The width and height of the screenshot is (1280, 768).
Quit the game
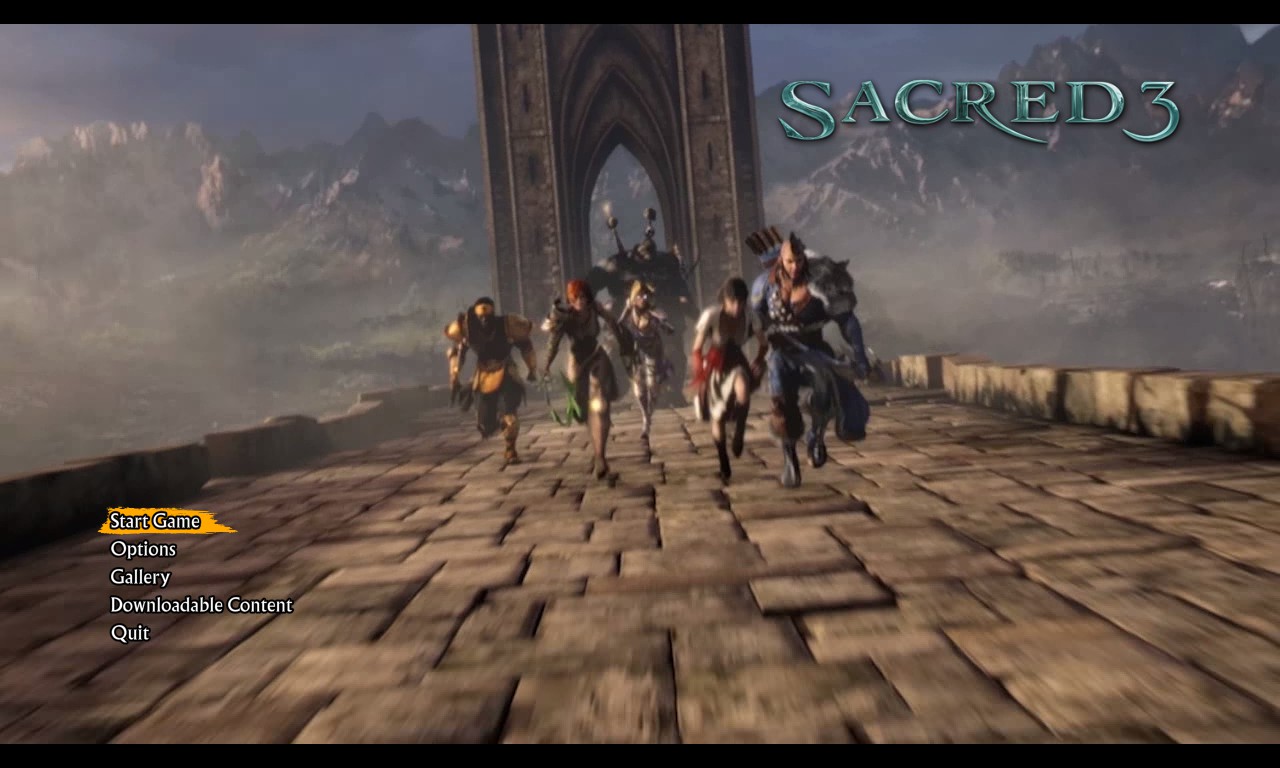coord(130,633)
